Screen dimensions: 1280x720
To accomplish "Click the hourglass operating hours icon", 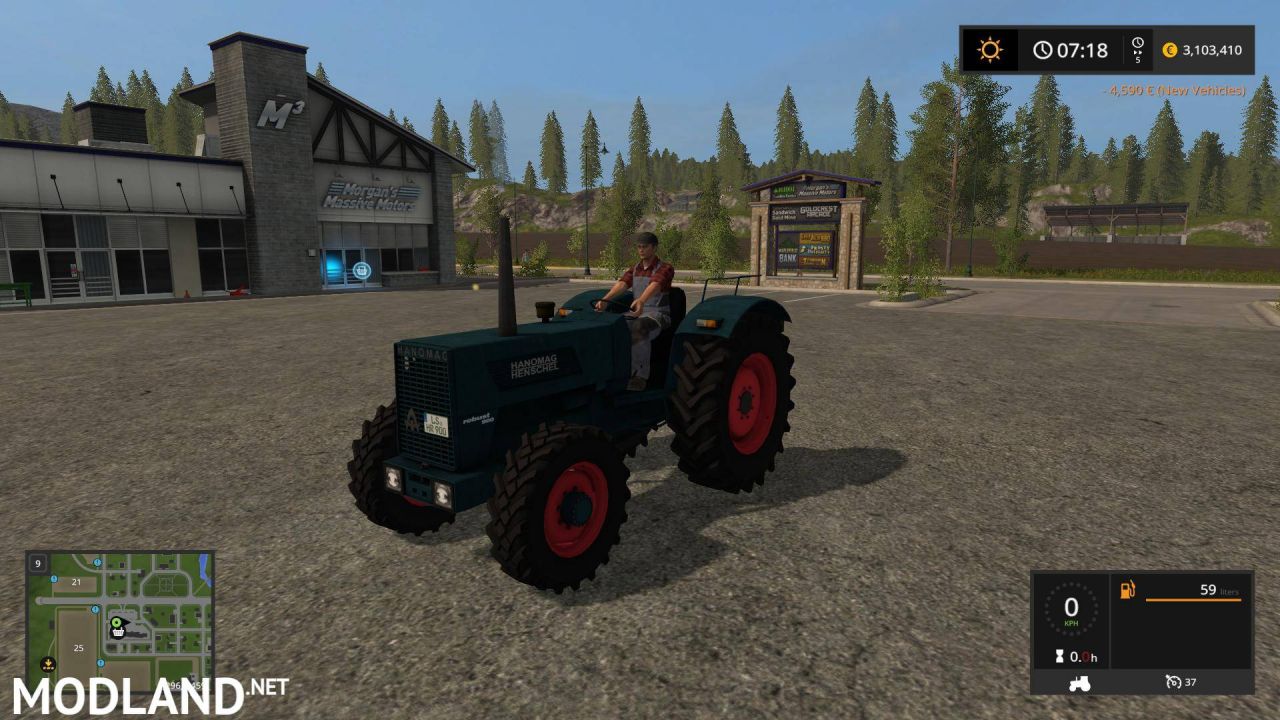I will tap(1059, 656).
